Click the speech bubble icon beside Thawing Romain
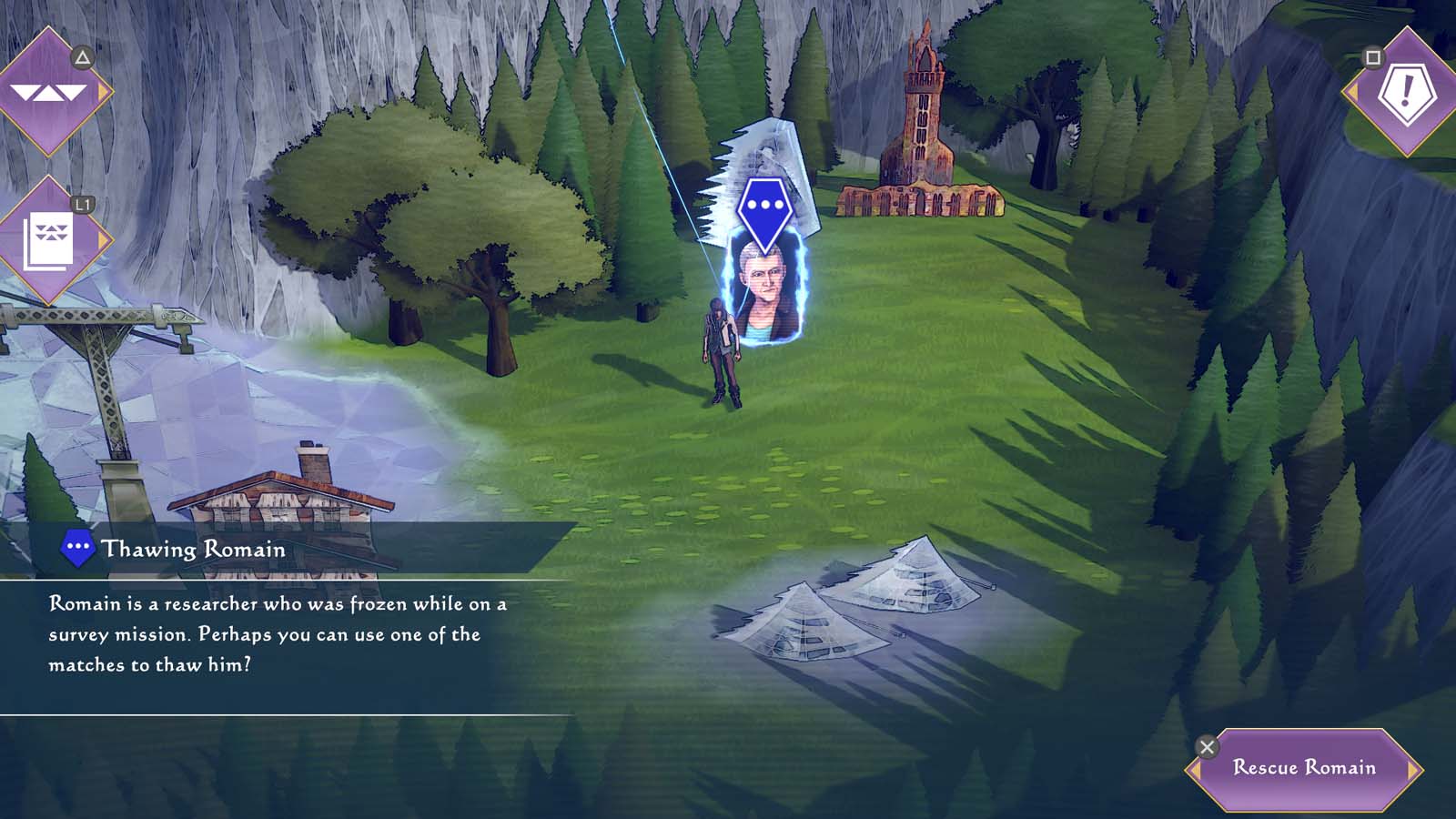This screenshot has width=1456, height=819. coord(76,547)
